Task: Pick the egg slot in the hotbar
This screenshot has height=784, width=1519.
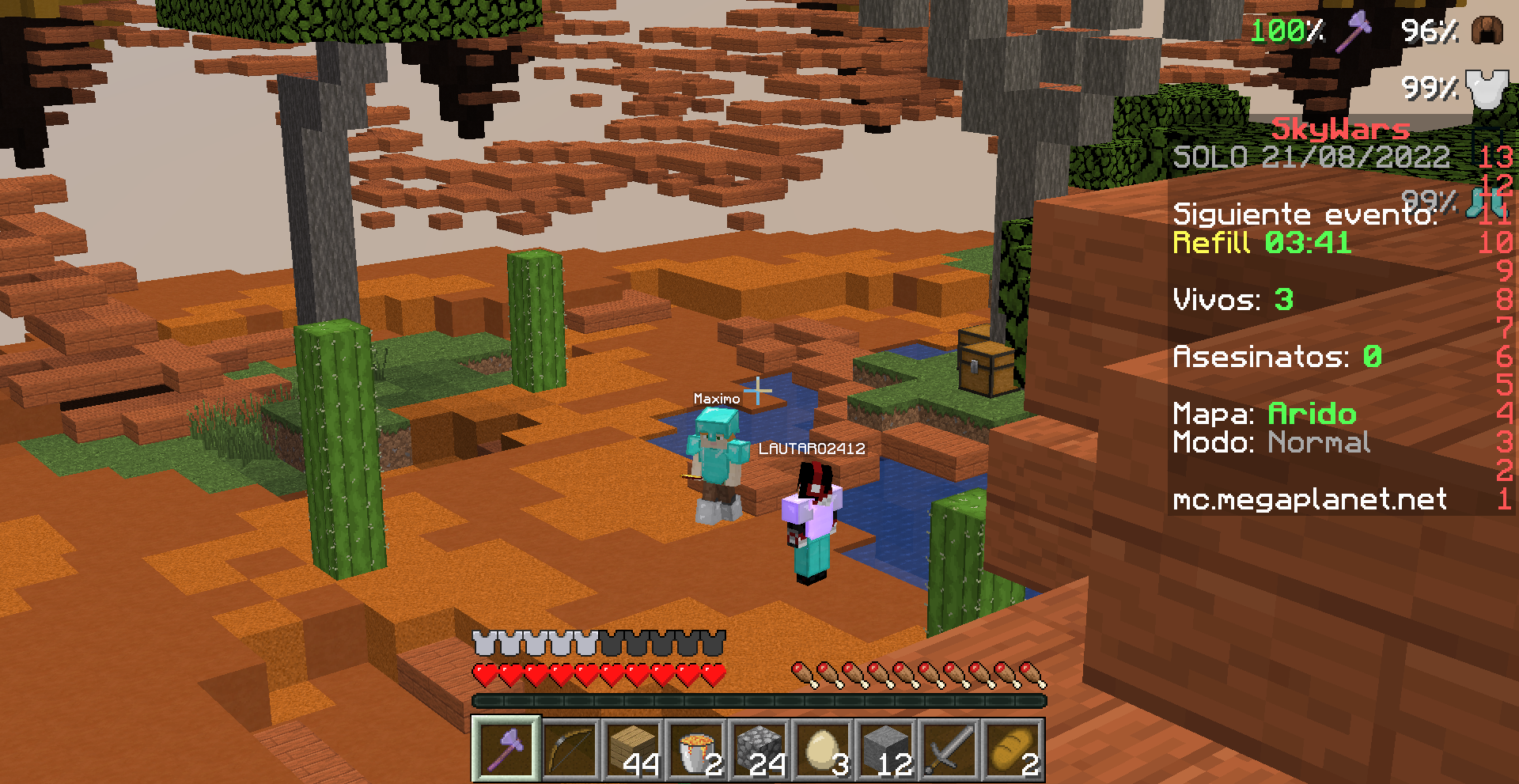Action: tap(823, 749)
